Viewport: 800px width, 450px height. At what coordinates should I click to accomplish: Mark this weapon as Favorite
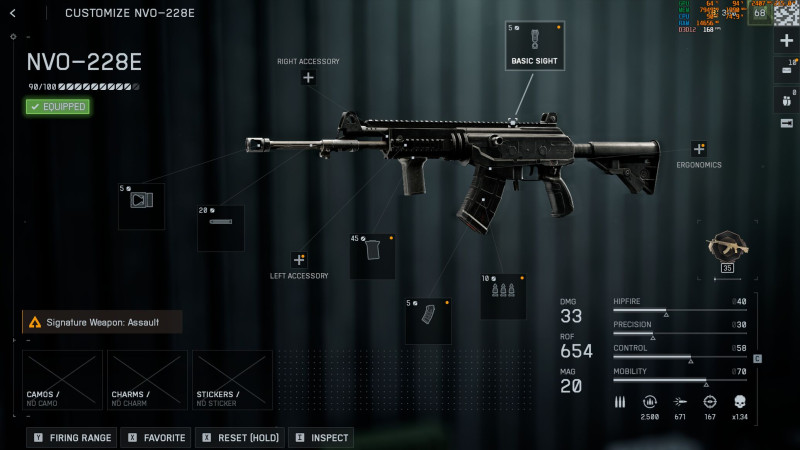tap(157, 438)
